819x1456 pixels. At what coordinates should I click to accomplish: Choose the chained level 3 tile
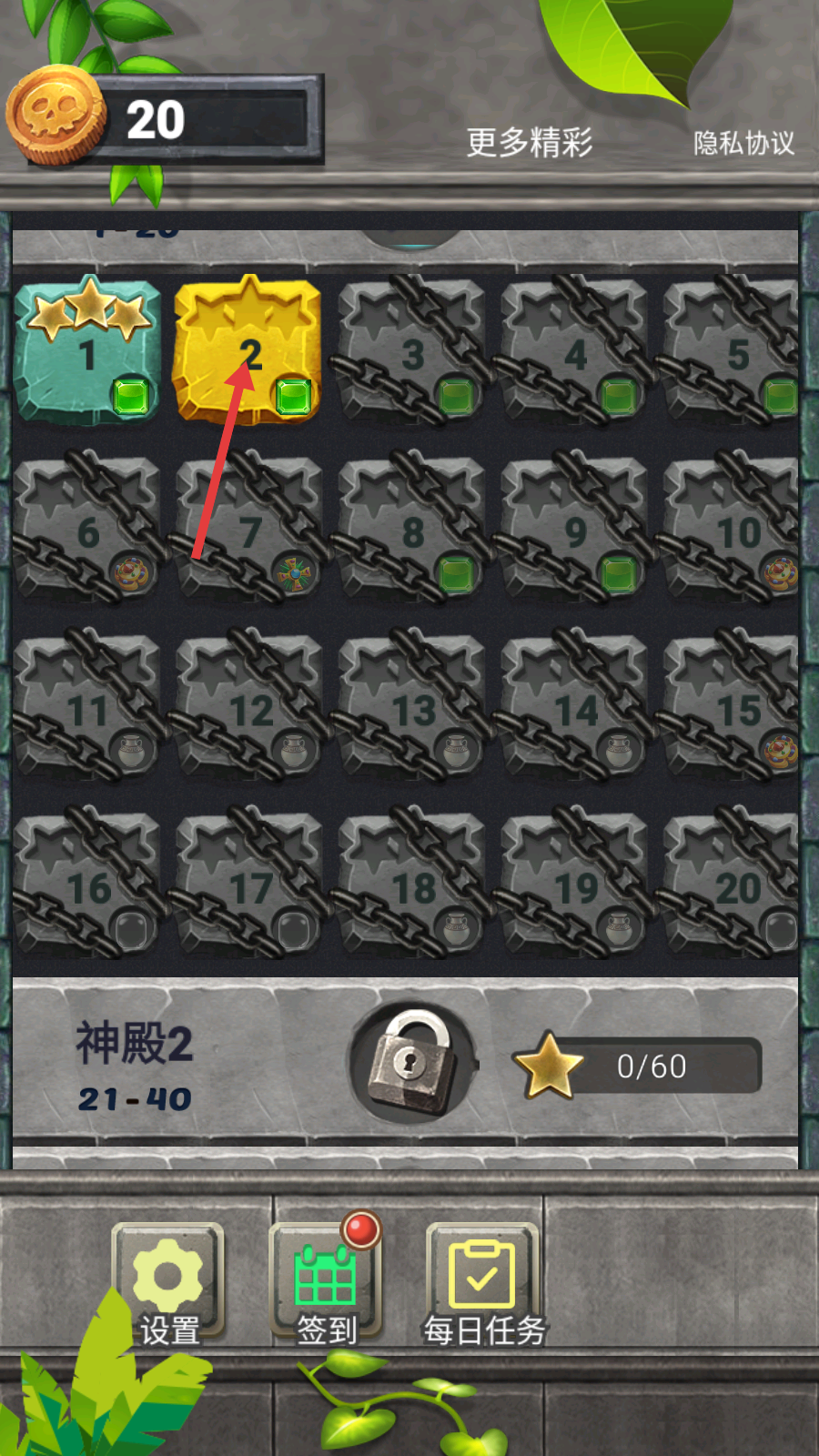coord(411,351)
